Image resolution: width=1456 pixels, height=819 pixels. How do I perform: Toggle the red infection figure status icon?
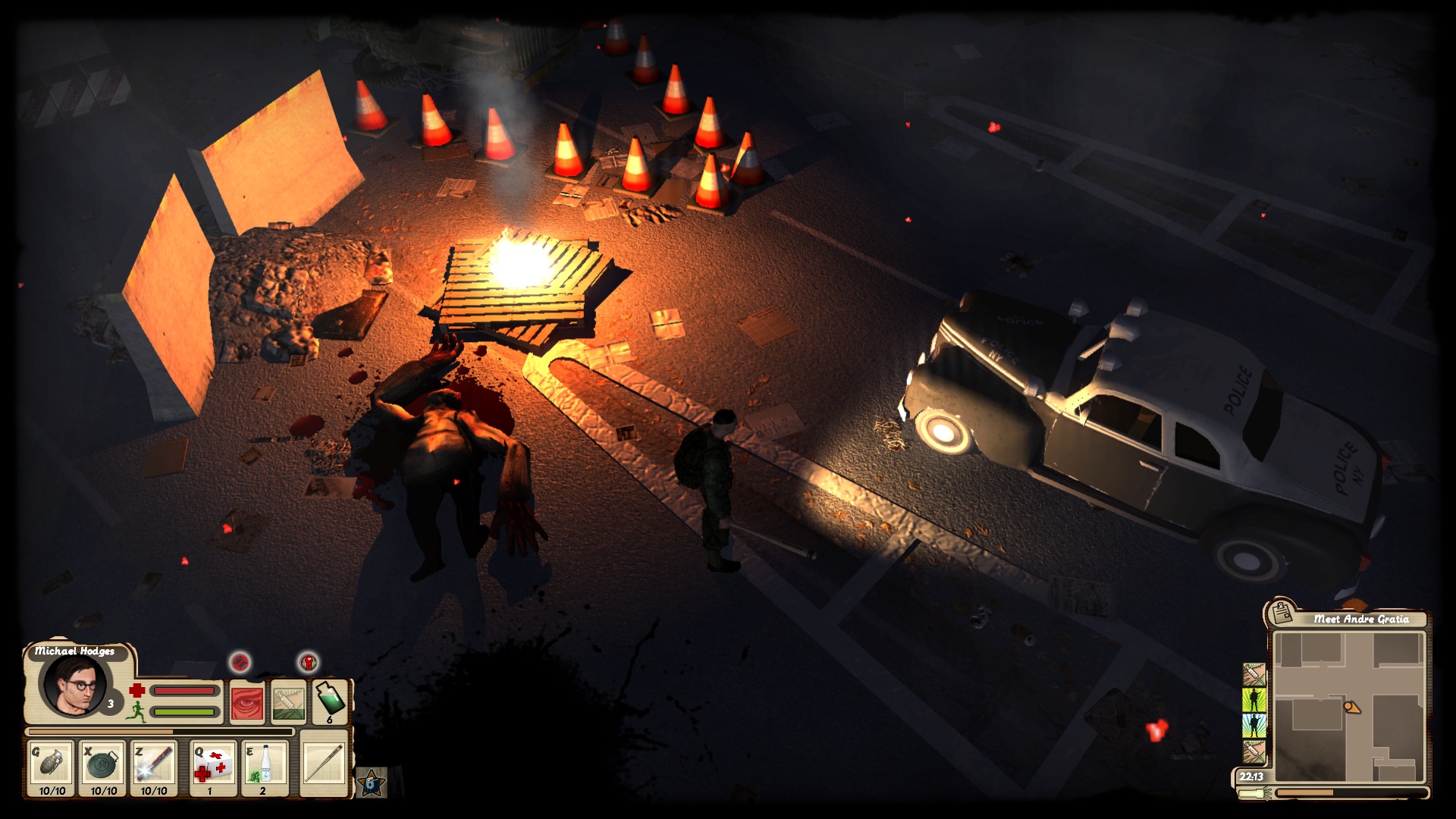309,663
